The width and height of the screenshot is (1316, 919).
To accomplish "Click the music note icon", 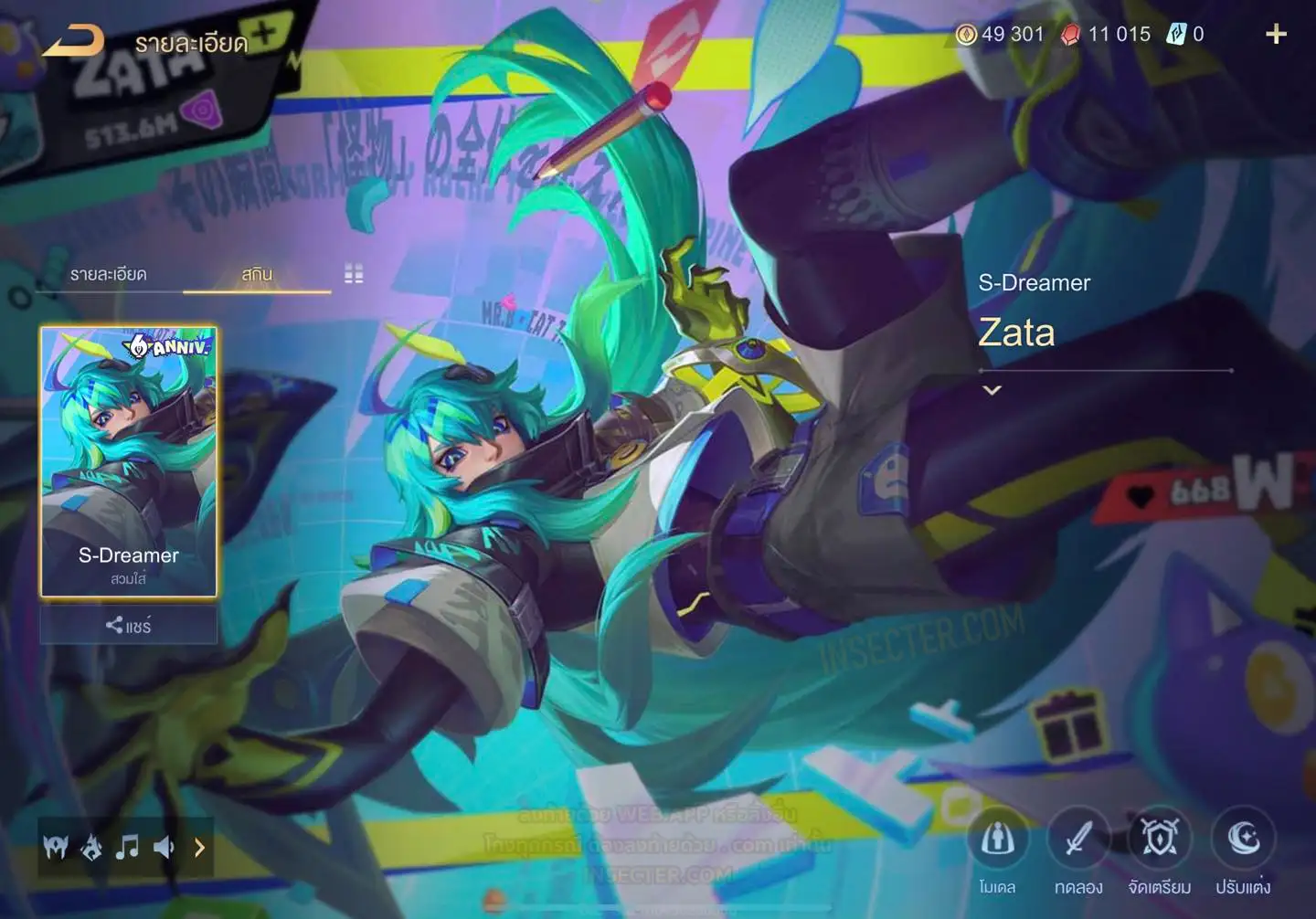I will tap(127, 848).
